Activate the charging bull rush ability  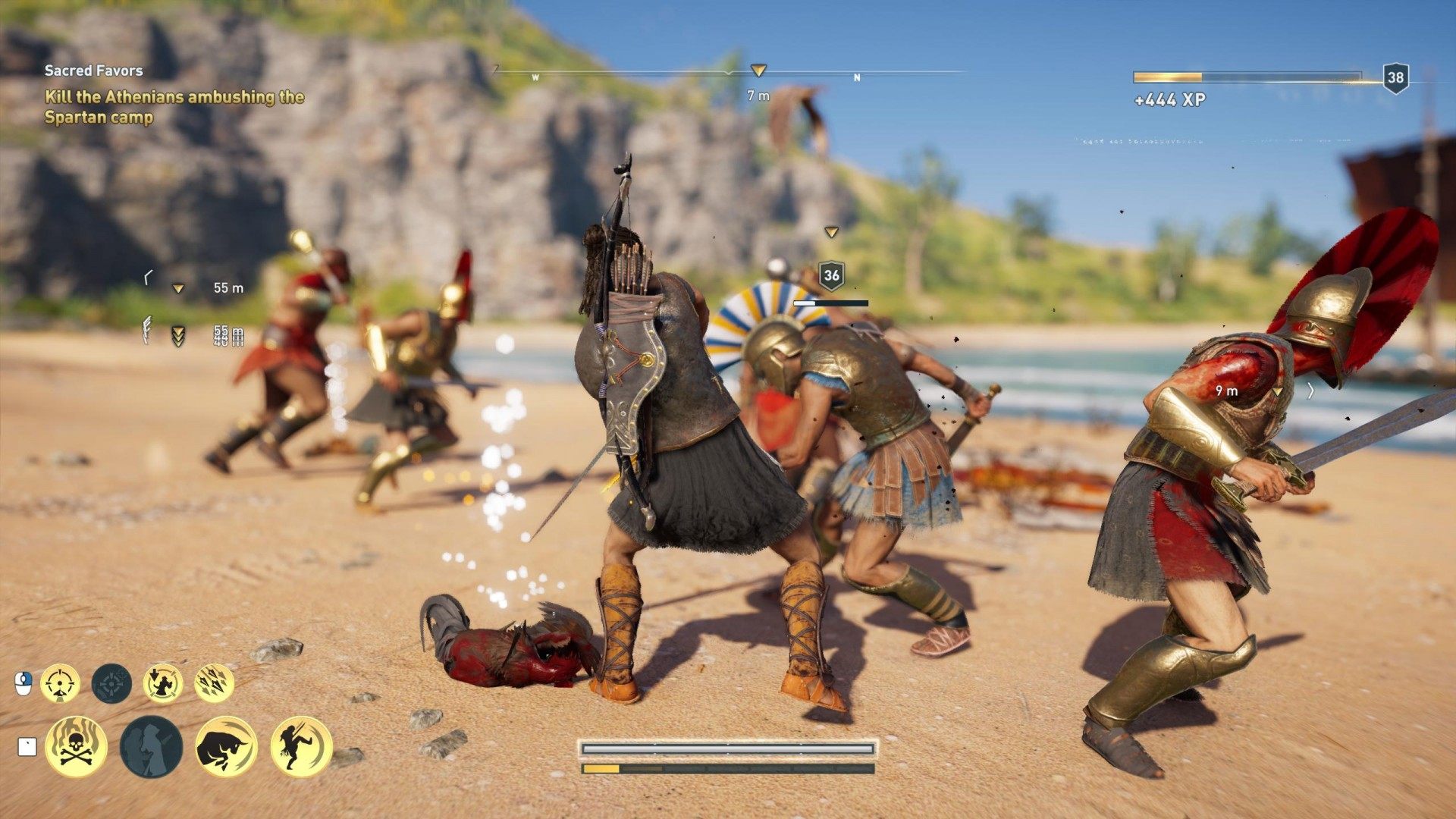coord(227,747)
